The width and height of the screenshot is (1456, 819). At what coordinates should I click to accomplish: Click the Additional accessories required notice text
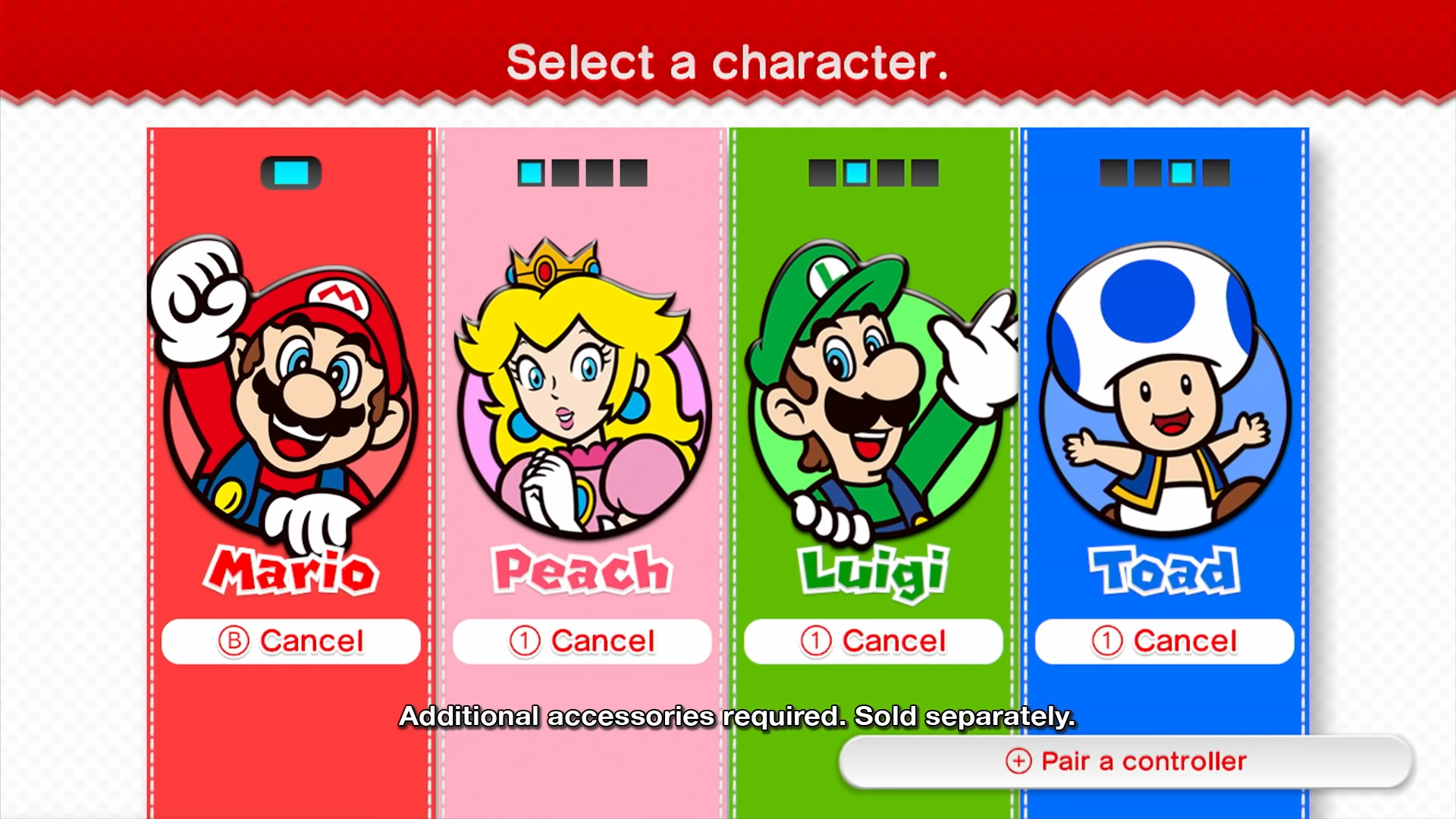(737, 717)
